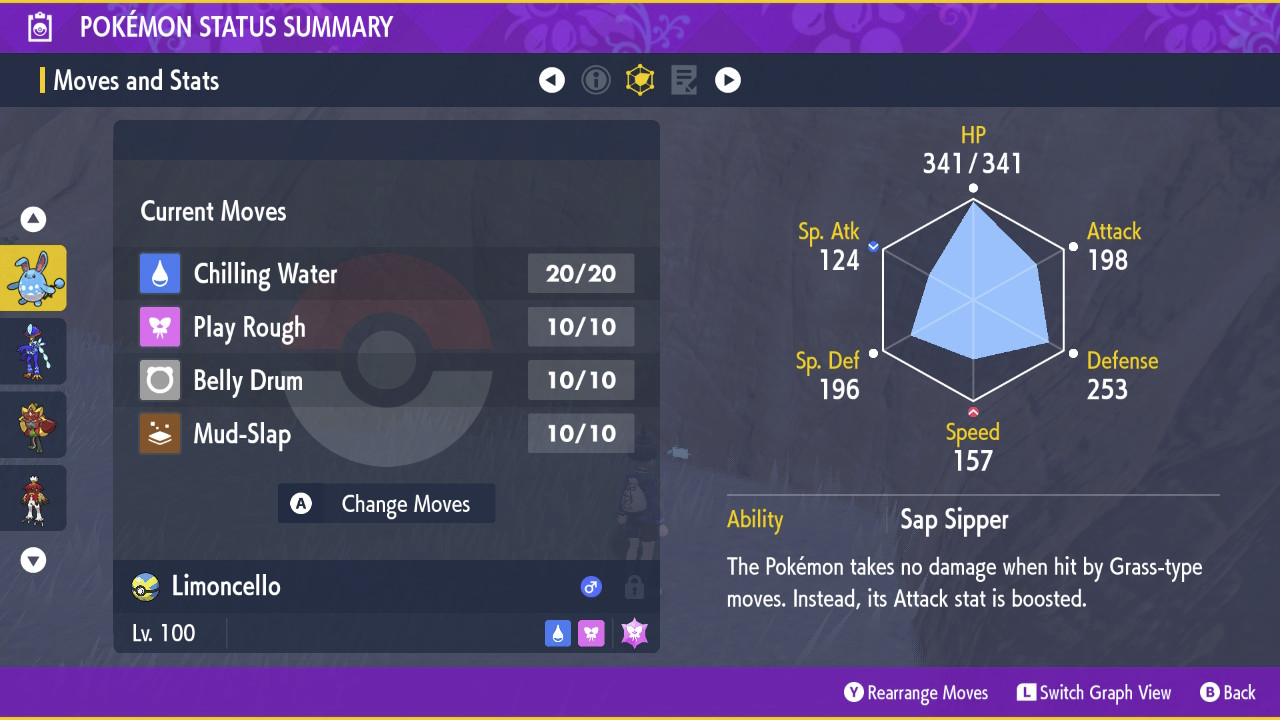Image resolution: width=1280 pixels, height=720 pixels.
Task: Select the second party Pokémon thumbnail
Action: (x=34, y=351)
